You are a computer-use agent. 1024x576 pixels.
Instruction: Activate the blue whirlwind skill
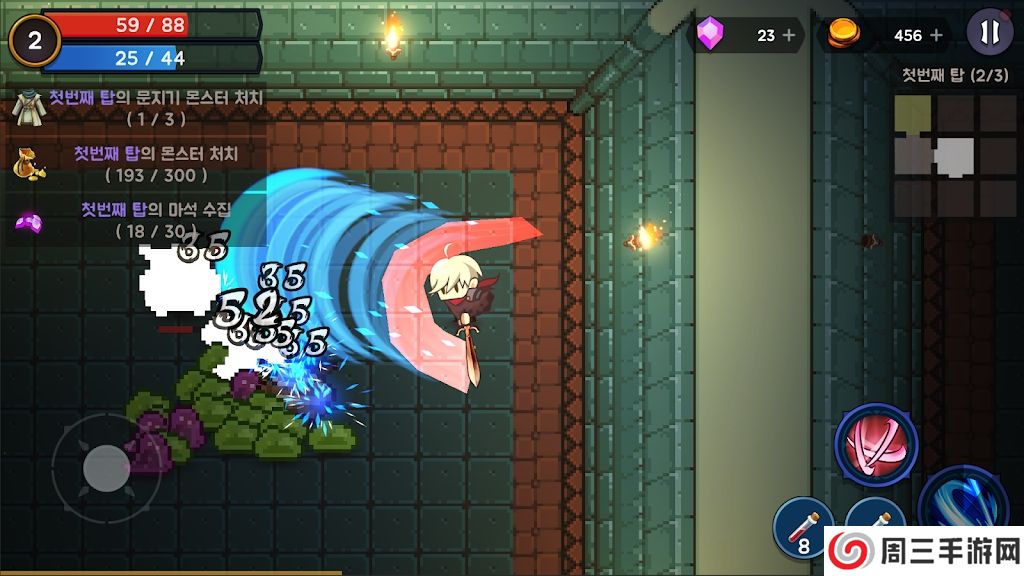click(x=962, y=505)
